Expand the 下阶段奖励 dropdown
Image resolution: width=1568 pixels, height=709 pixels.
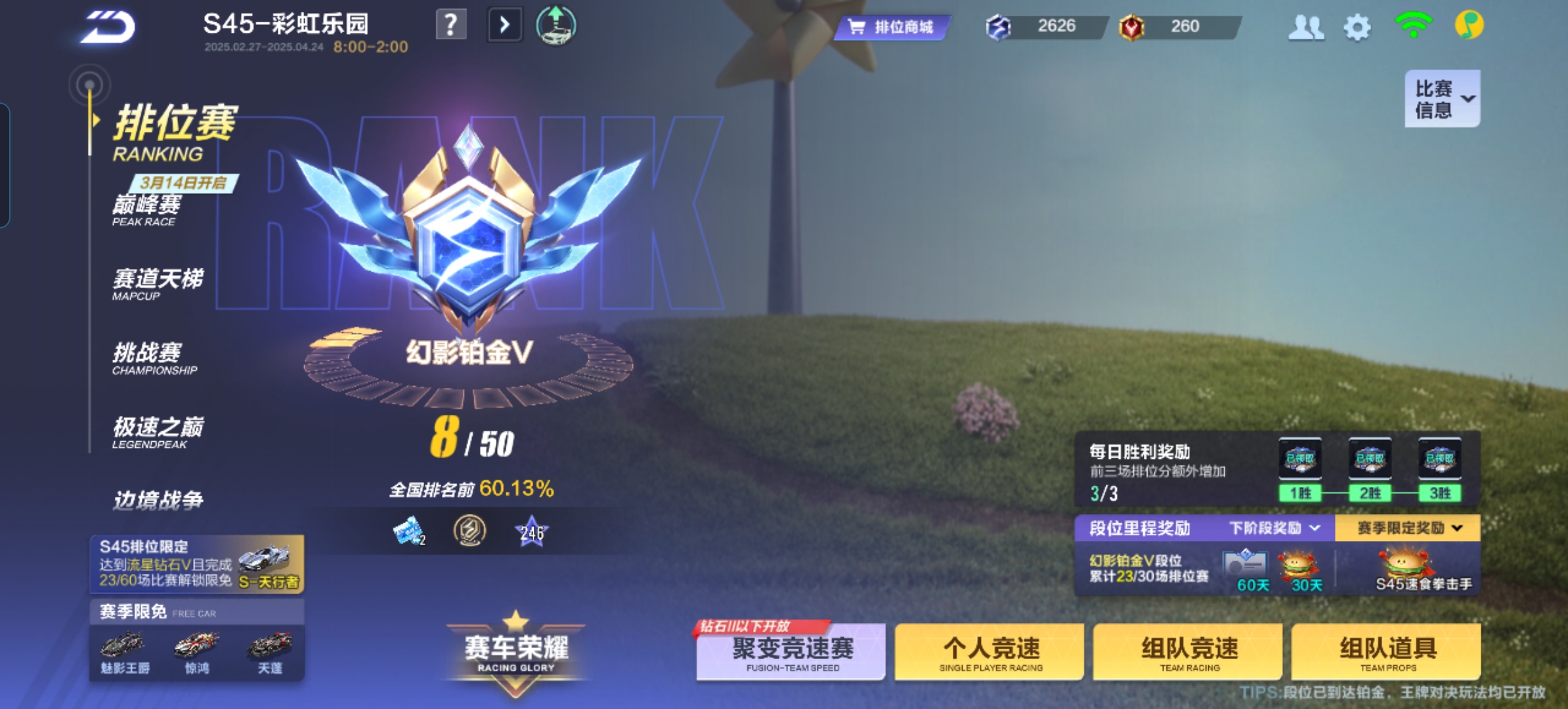(1274, 528)
